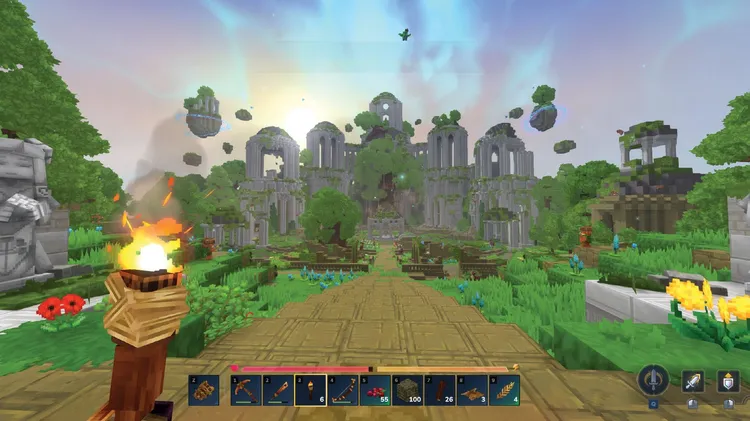Activate the round sword ability icon

654,380
